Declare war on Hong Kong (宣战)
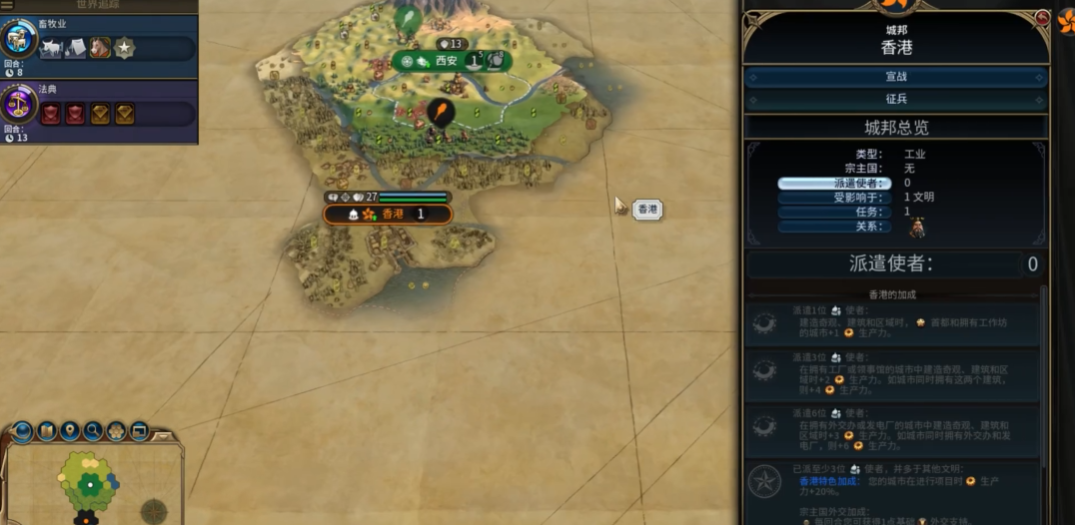This screenshot has width=1075, height=525. [895, 77]
